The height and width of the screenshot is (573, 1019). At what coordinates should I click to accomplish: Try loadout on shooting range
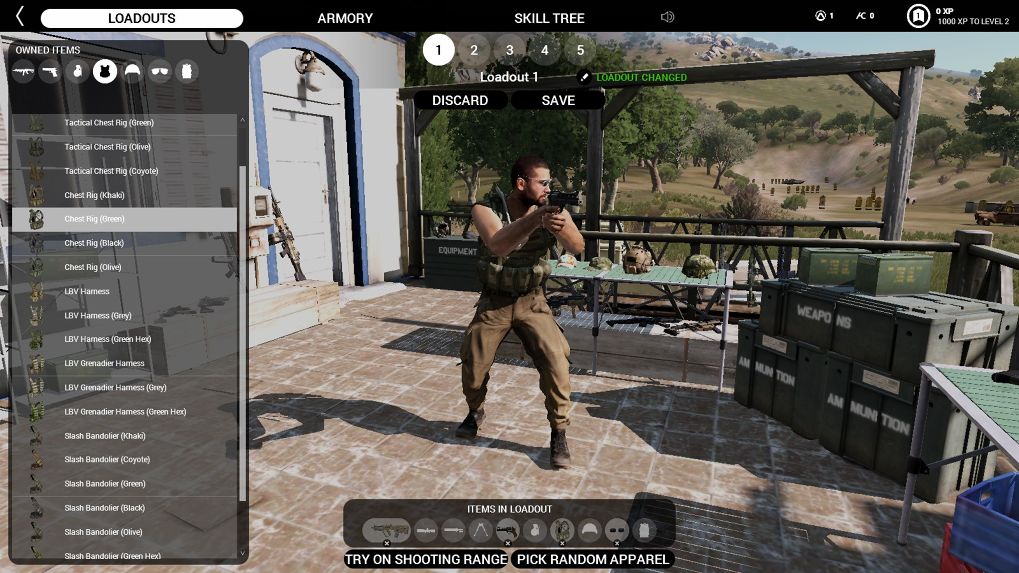(x=426, y=559)
